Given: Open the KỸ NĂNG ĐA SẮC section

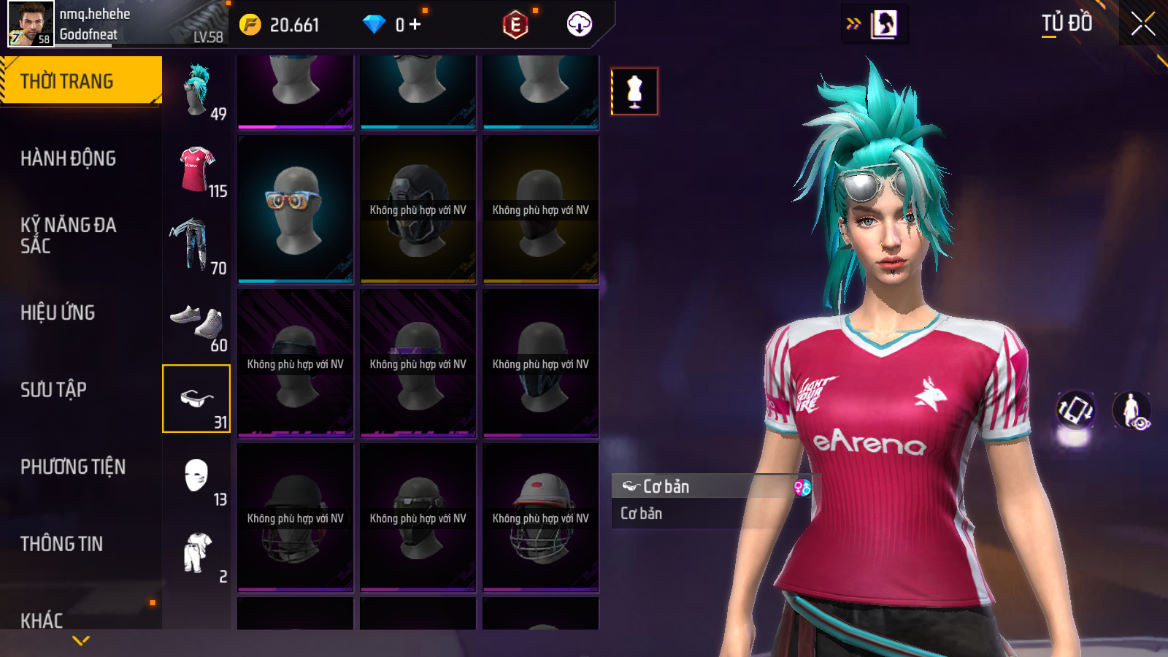Looking at the screenshot, I should point(68,234).
